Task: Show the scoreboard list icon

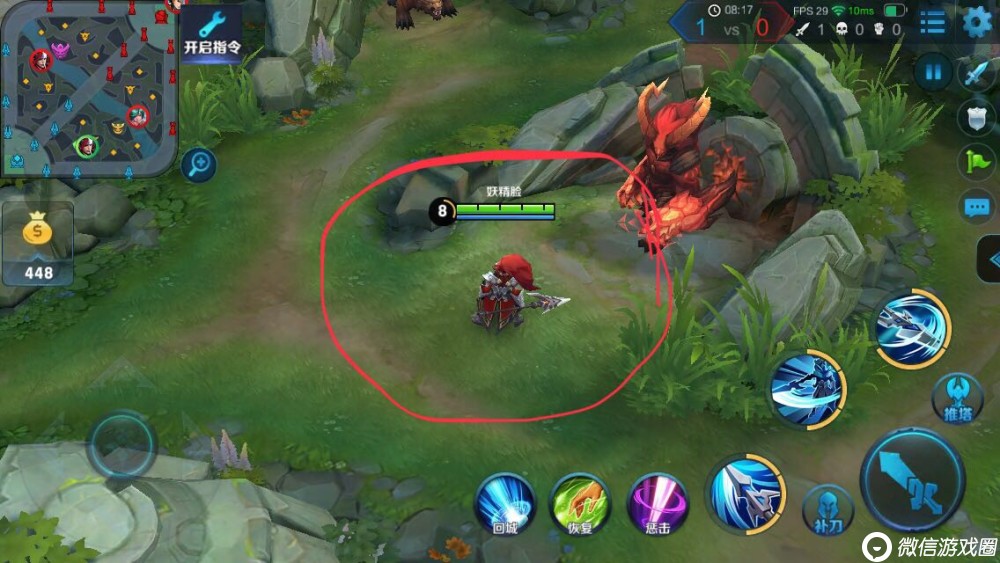Action: 932,22
